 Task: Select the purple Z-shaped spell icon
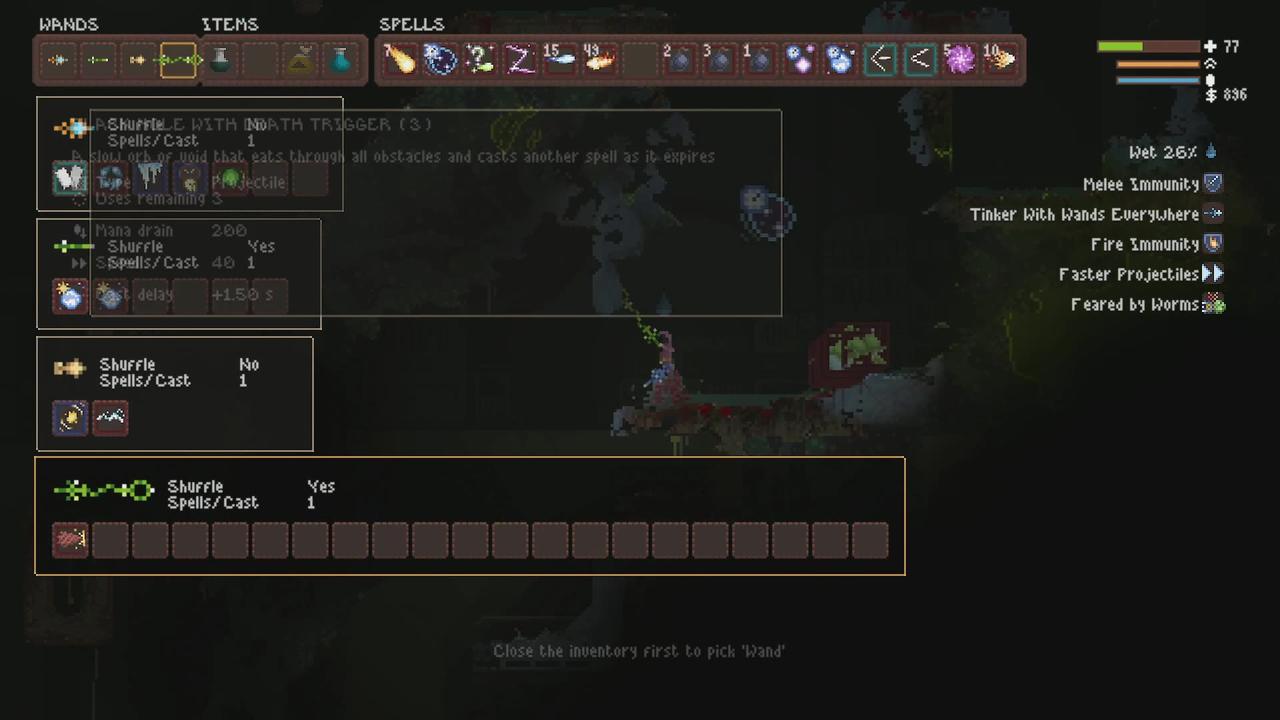point(519,60)
